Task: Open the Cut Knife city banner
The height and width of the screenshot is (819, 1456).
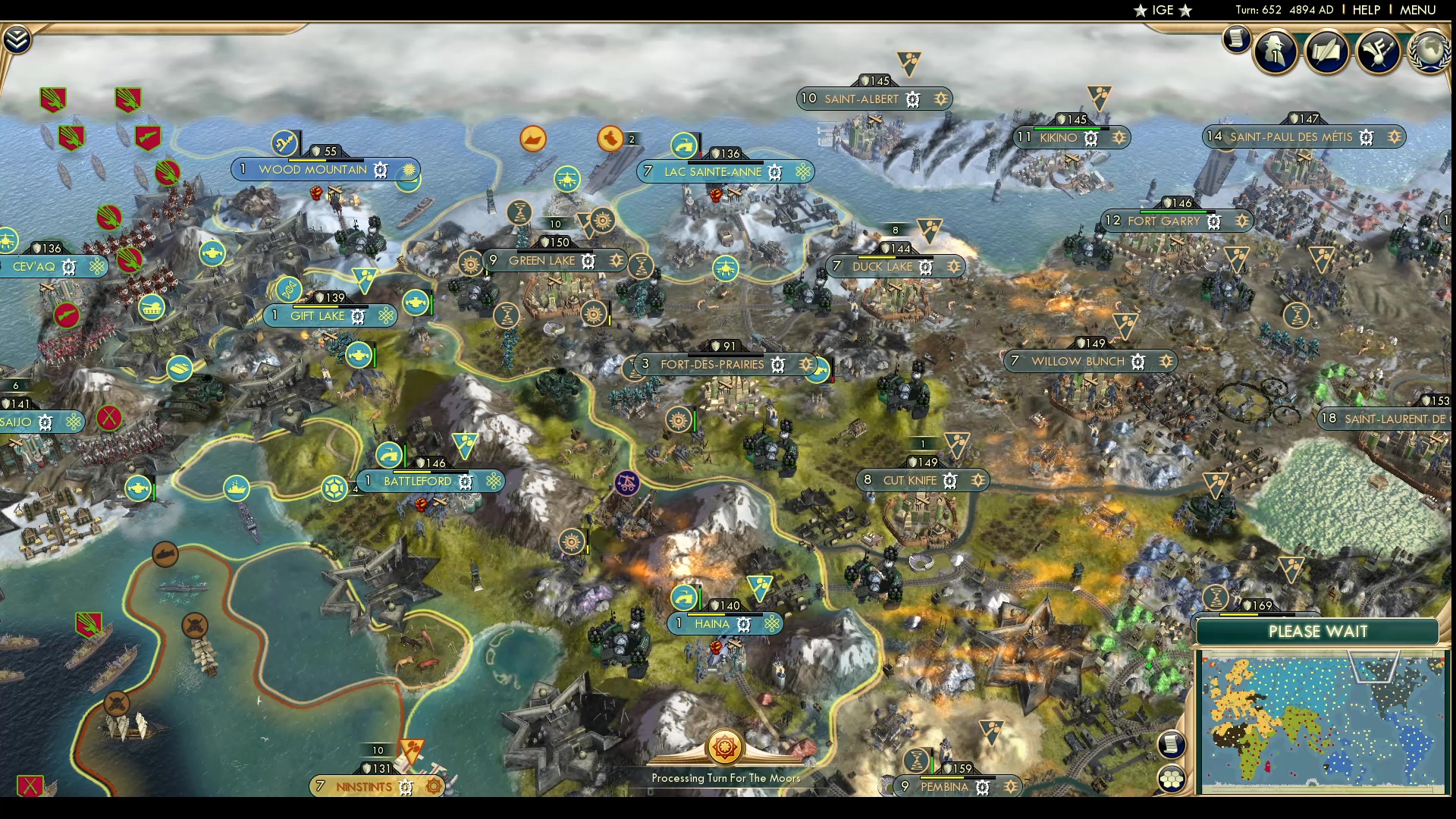Action: (909, 481)
